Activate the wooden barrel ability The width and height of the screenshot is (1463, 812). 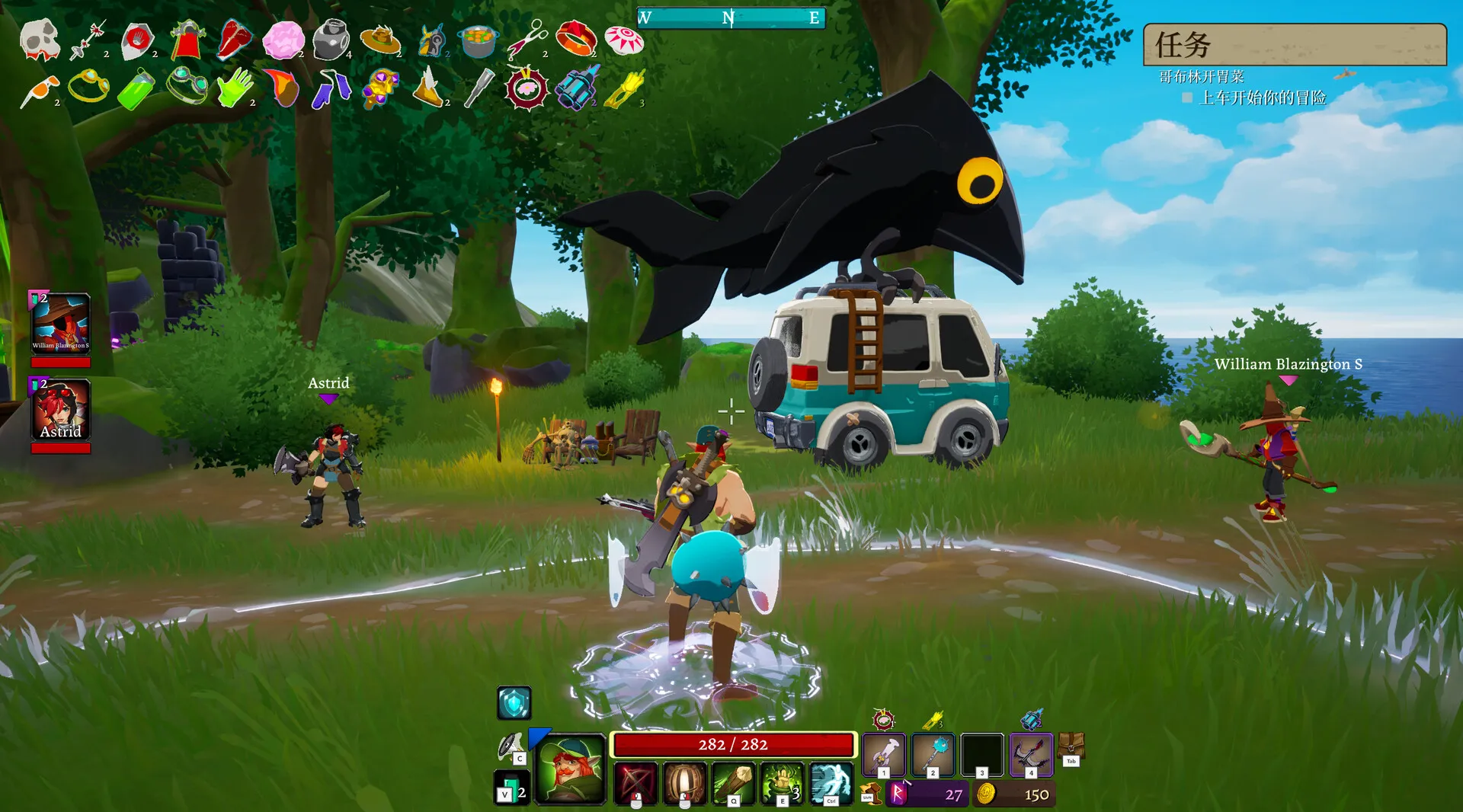click(x=684, y=782)
